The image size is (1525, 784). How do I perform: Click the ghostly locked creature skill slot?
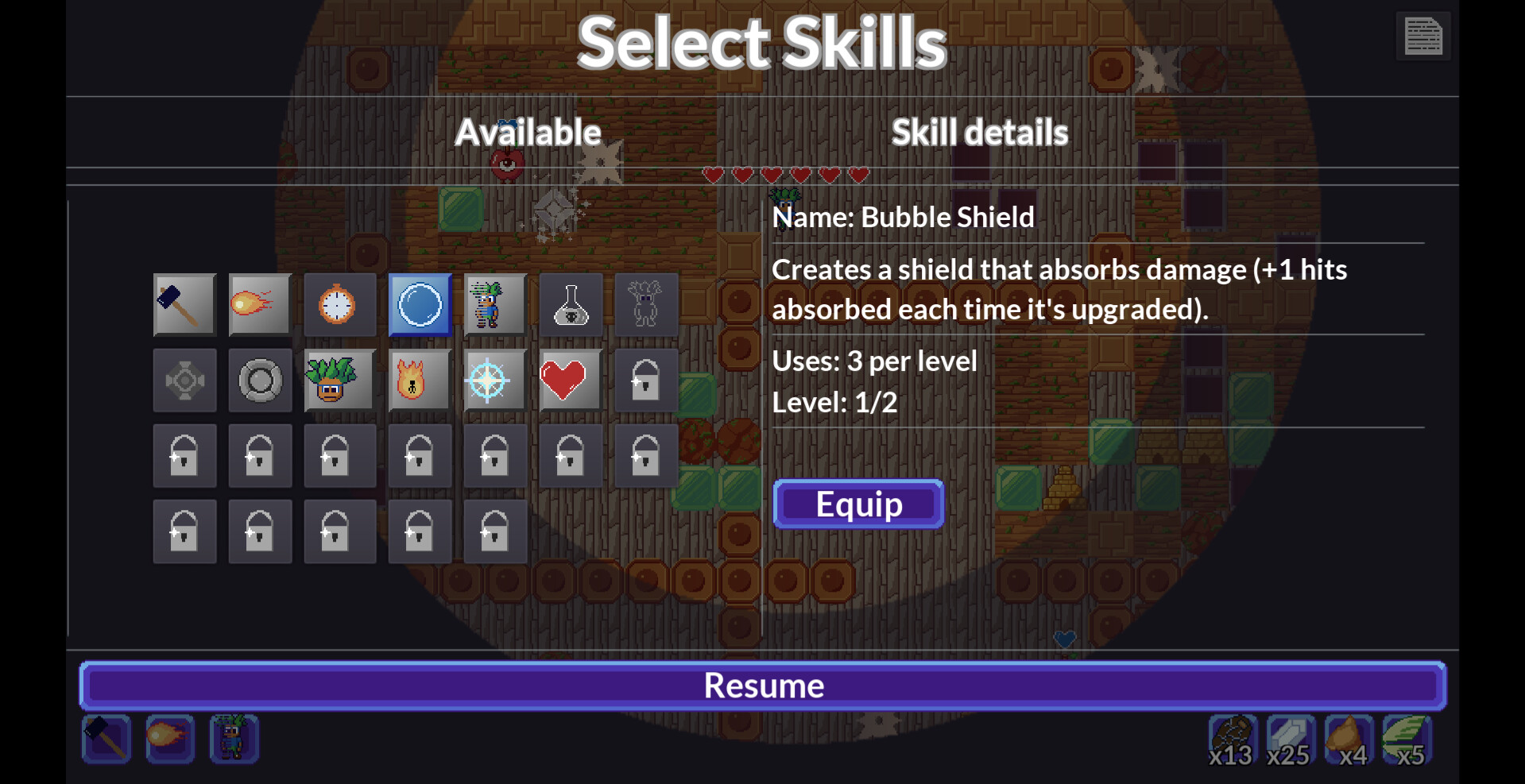(x=645, y=304)
